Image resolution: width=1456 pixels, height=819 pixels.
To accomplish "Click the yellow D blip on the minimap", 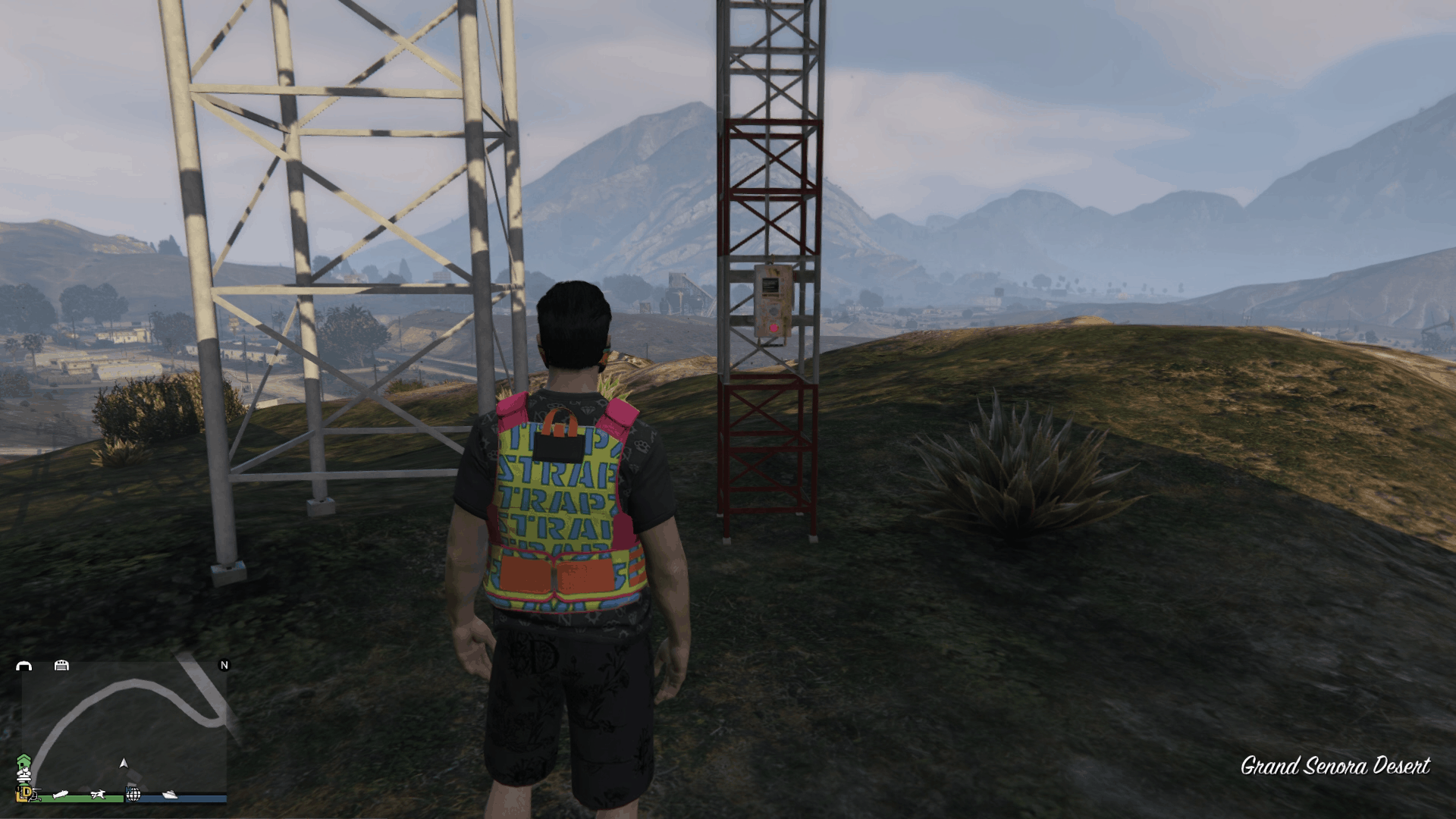I will [x=26, y=792].
